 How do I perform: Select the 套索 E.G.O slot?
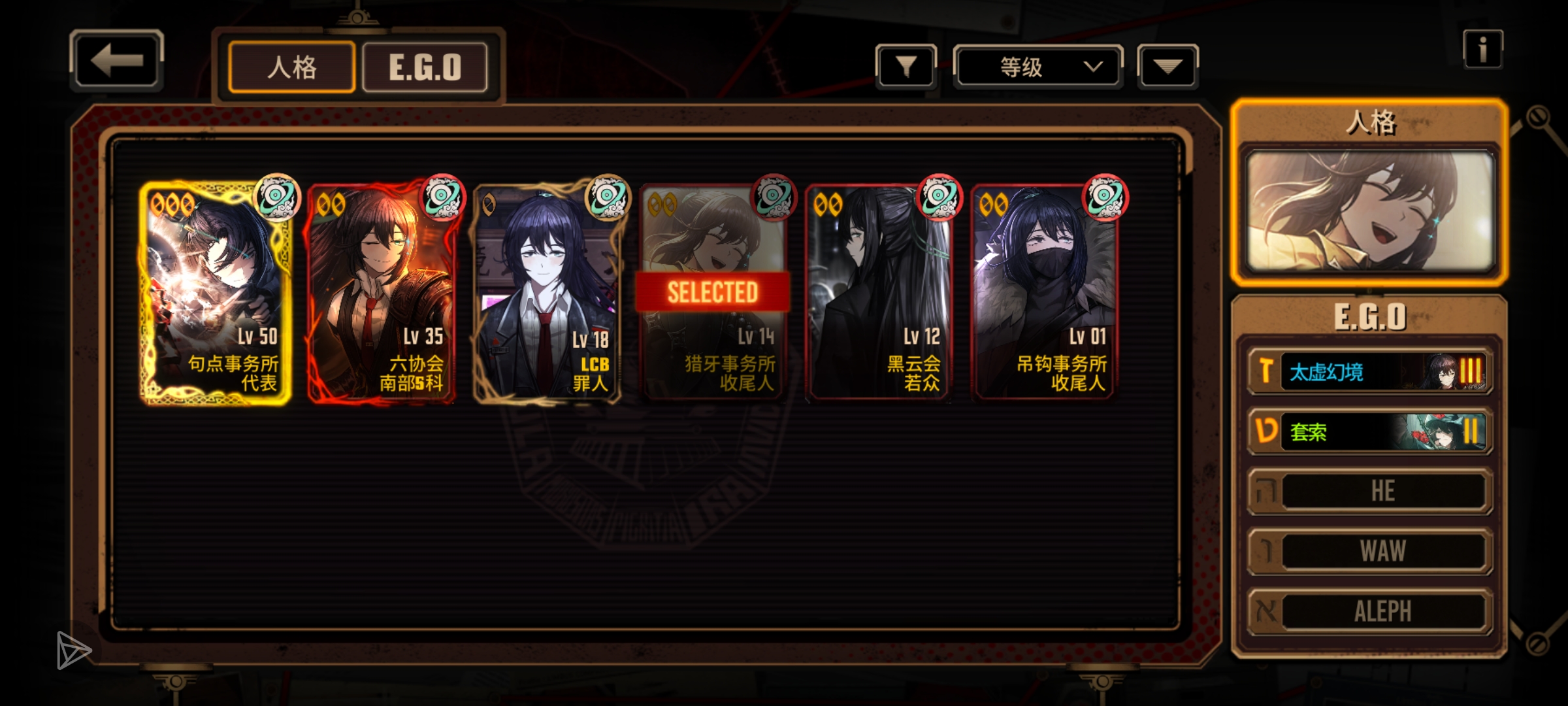[1370, 431]
